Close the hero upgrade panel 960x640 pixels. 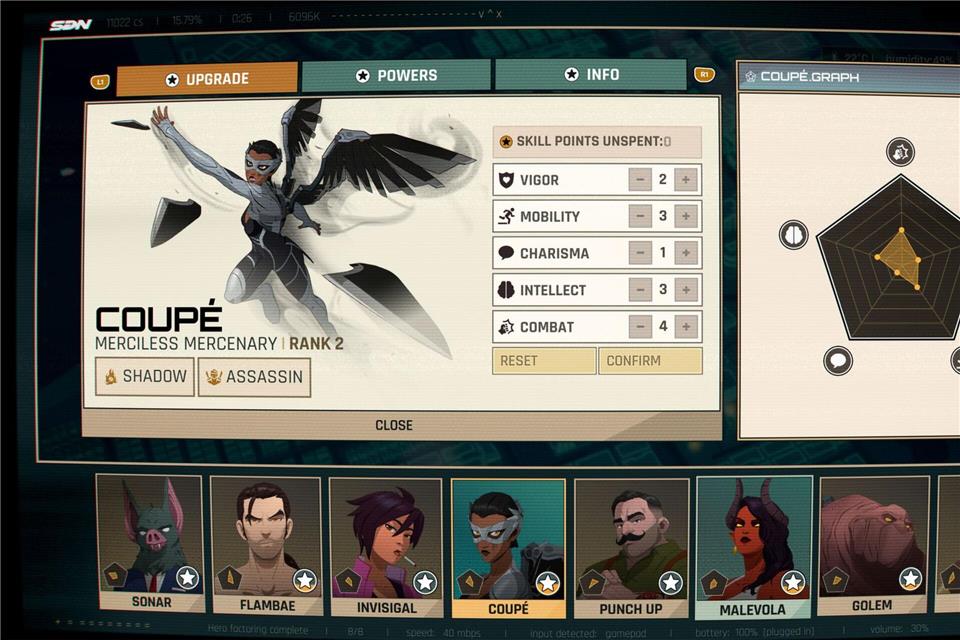click(x=394, y=425)
